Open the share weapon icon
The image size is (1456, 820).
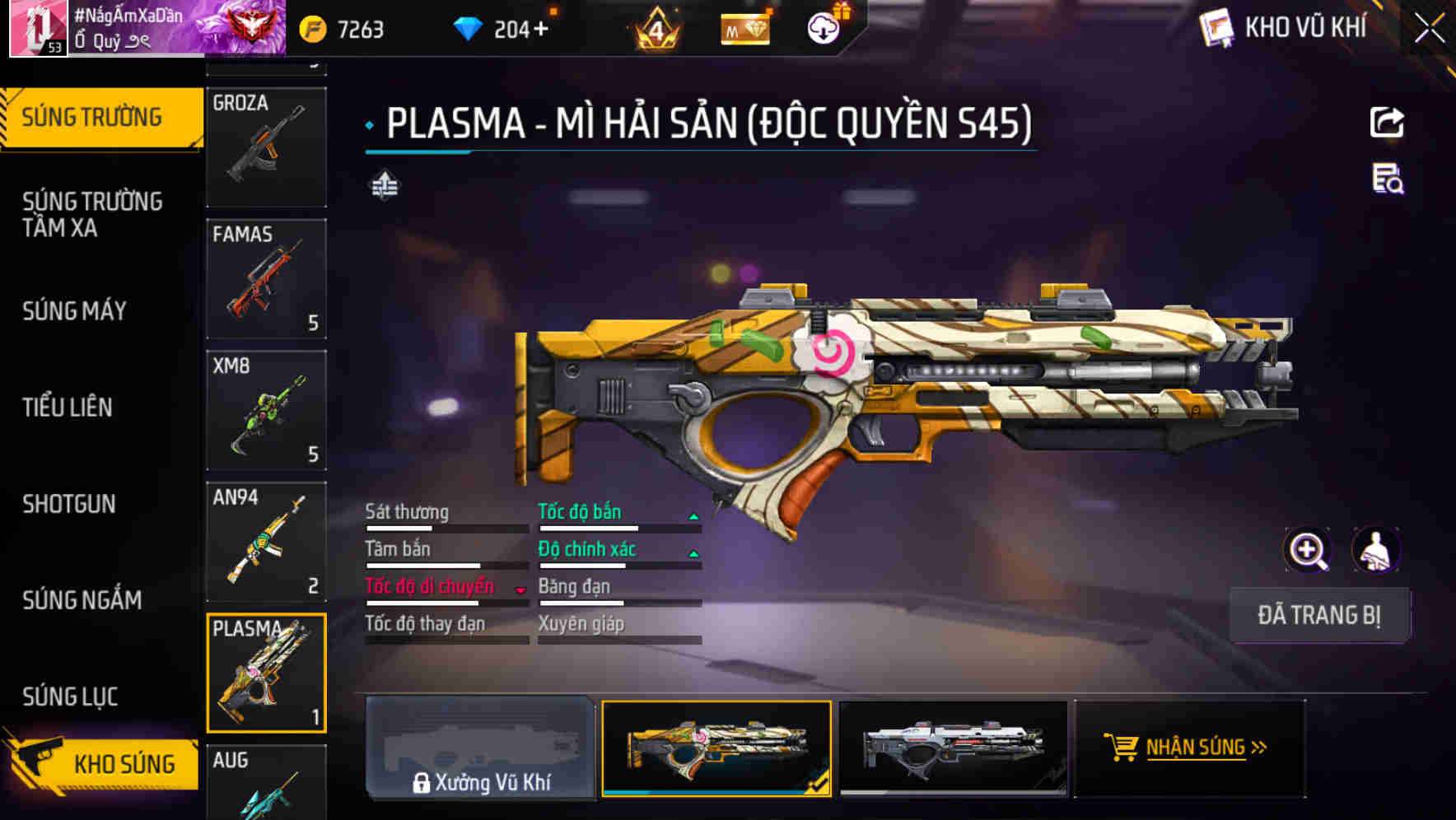(x=1388, y=122)
